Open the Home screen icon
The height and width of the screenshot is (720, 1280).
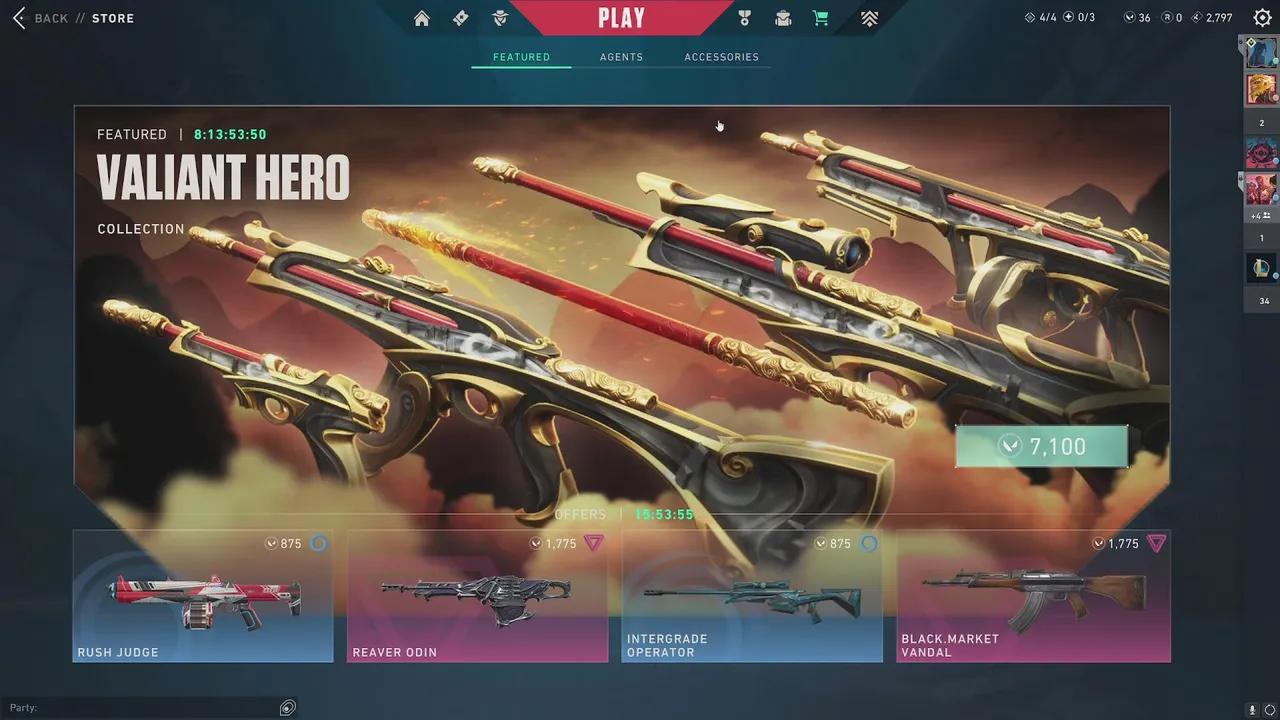pos(421,18)
